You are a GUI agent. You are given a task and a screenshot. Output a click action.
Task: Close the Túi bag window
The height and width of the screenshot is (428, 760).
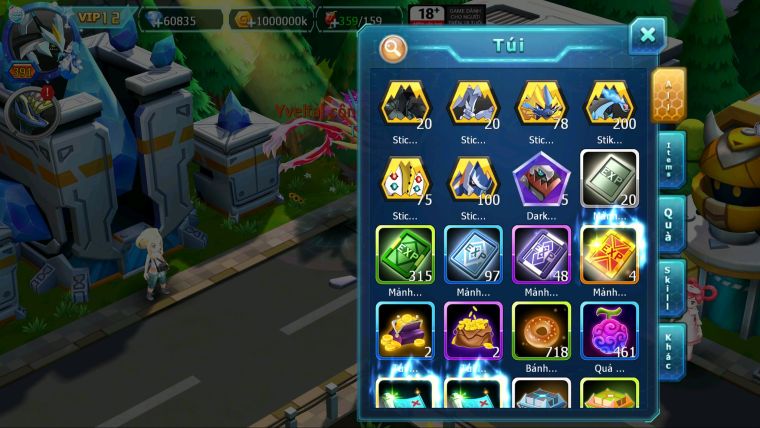647,36
